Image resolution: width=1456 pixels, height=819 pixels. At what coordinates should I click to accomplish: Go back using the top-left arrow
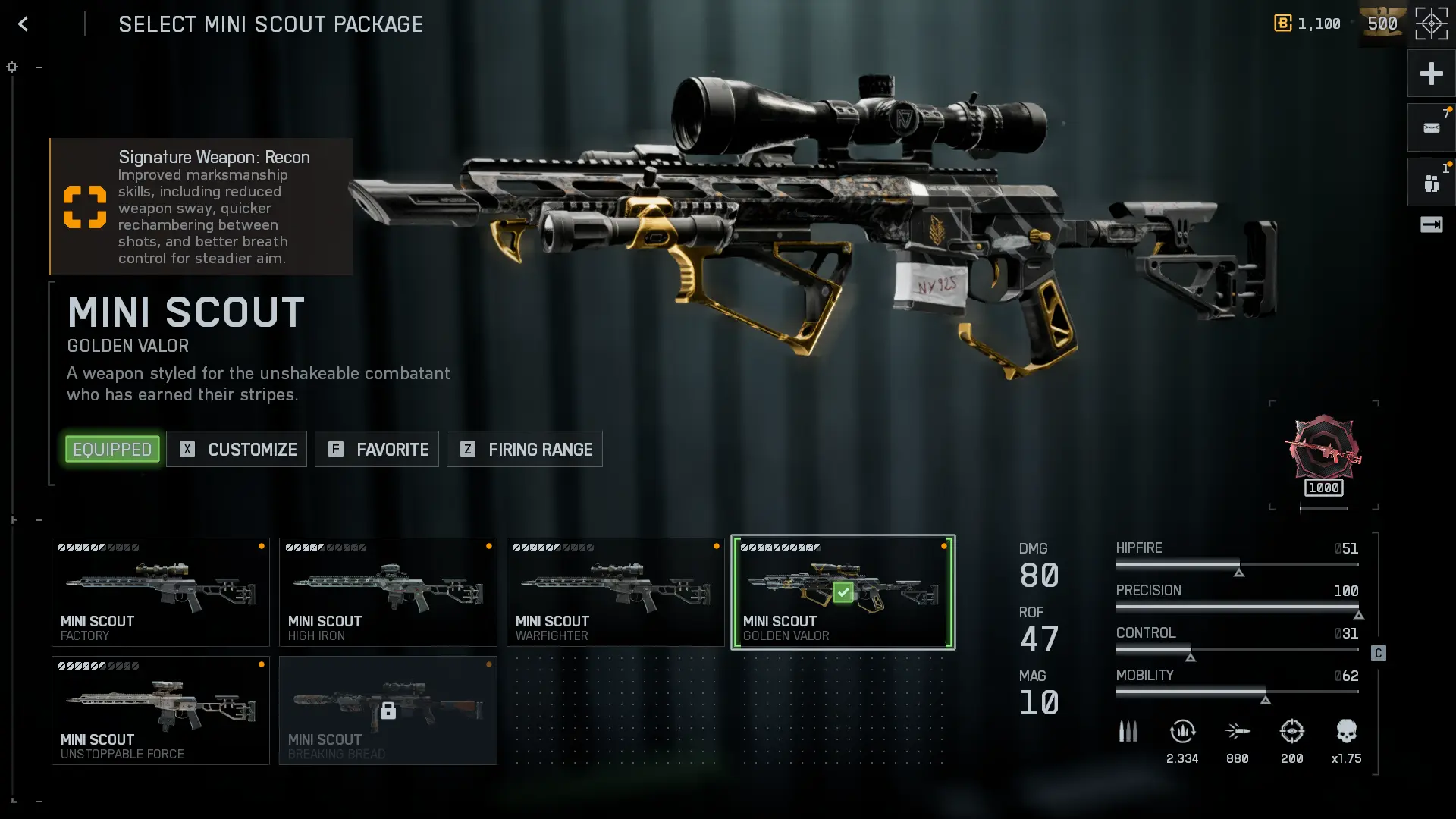tap(23, 24)
